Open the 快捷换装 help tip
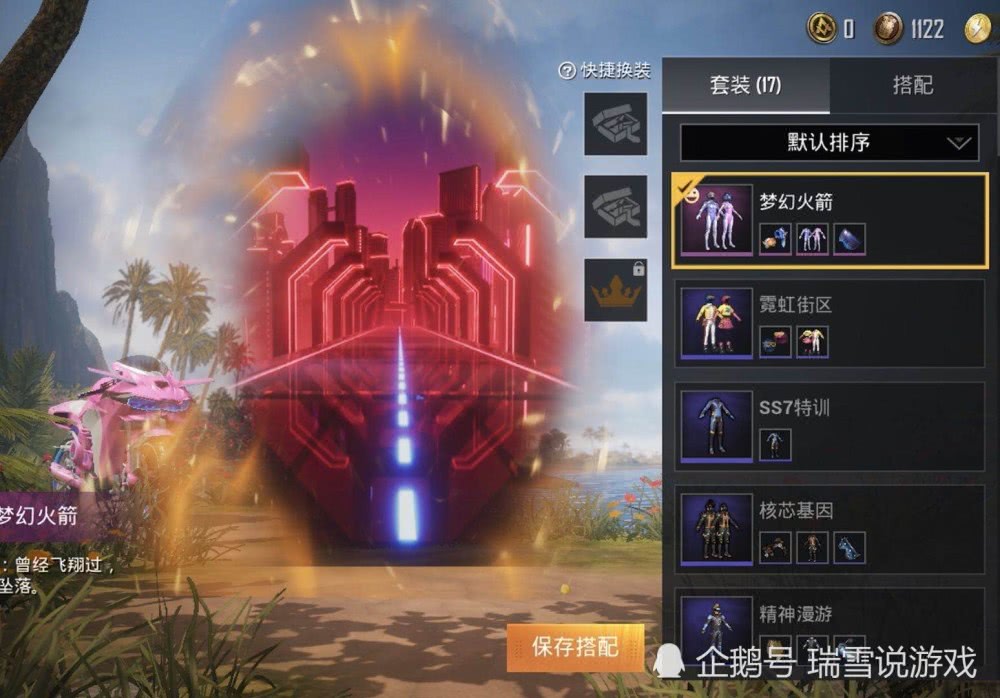 pos(567,71)
